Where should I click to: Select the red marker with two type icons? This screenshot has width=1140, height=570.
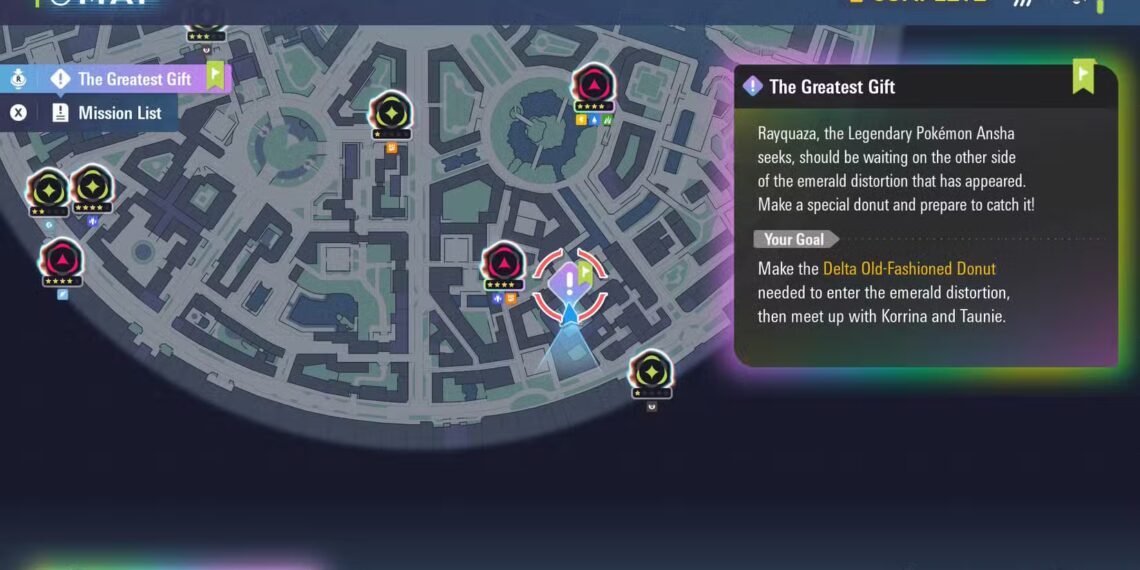click(x=503, y=265)
